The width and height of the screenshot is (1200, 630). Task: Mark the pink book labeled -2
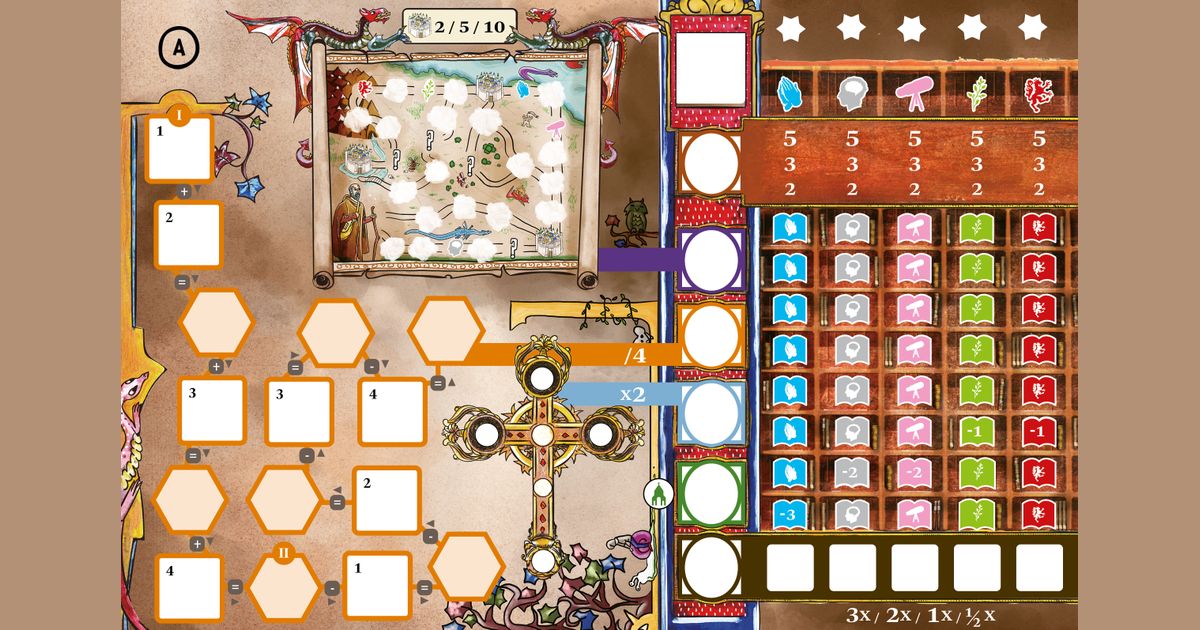[x=914, y=472]
